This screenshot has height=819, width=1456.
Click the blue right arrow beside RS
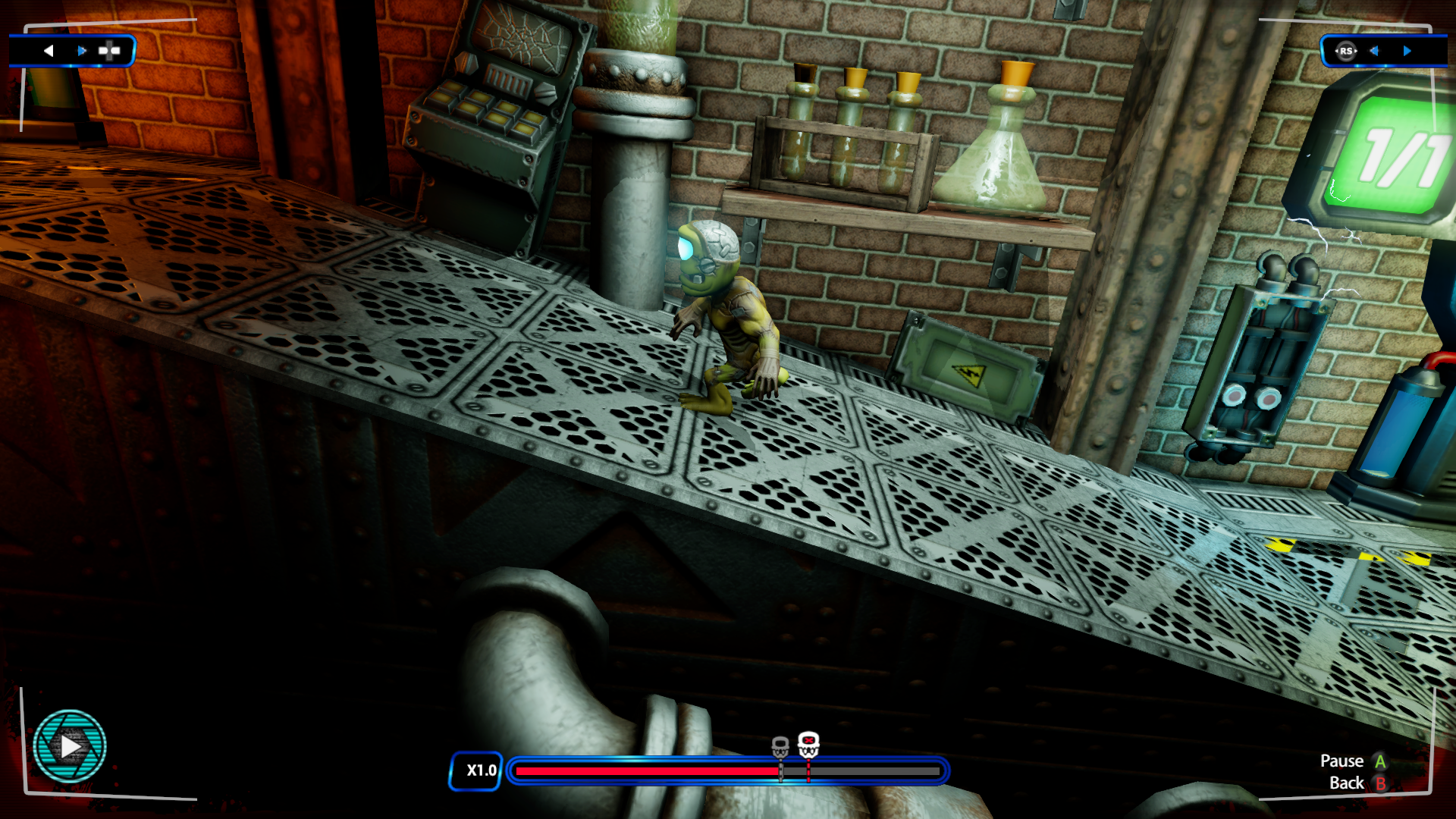point(1407,51)
